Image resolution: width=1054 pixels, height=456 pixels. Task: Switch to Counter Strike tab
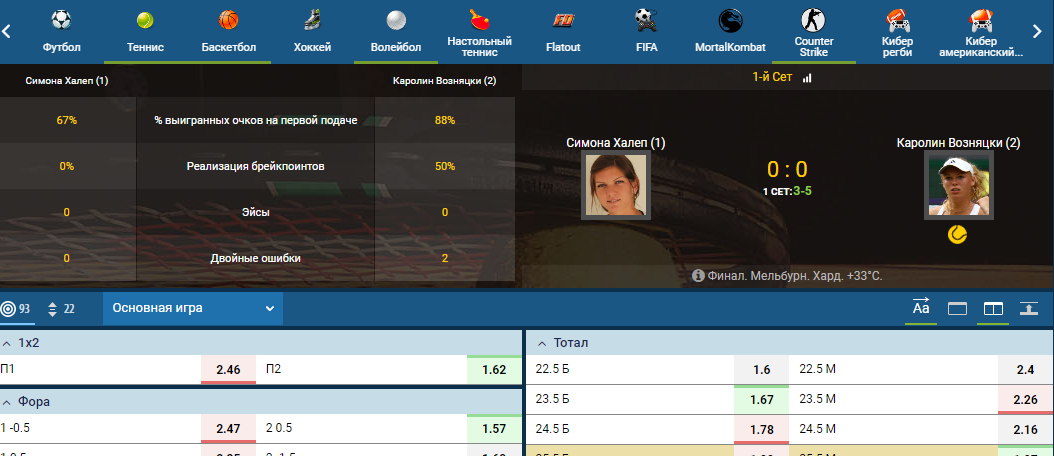[x=813, y=31]
